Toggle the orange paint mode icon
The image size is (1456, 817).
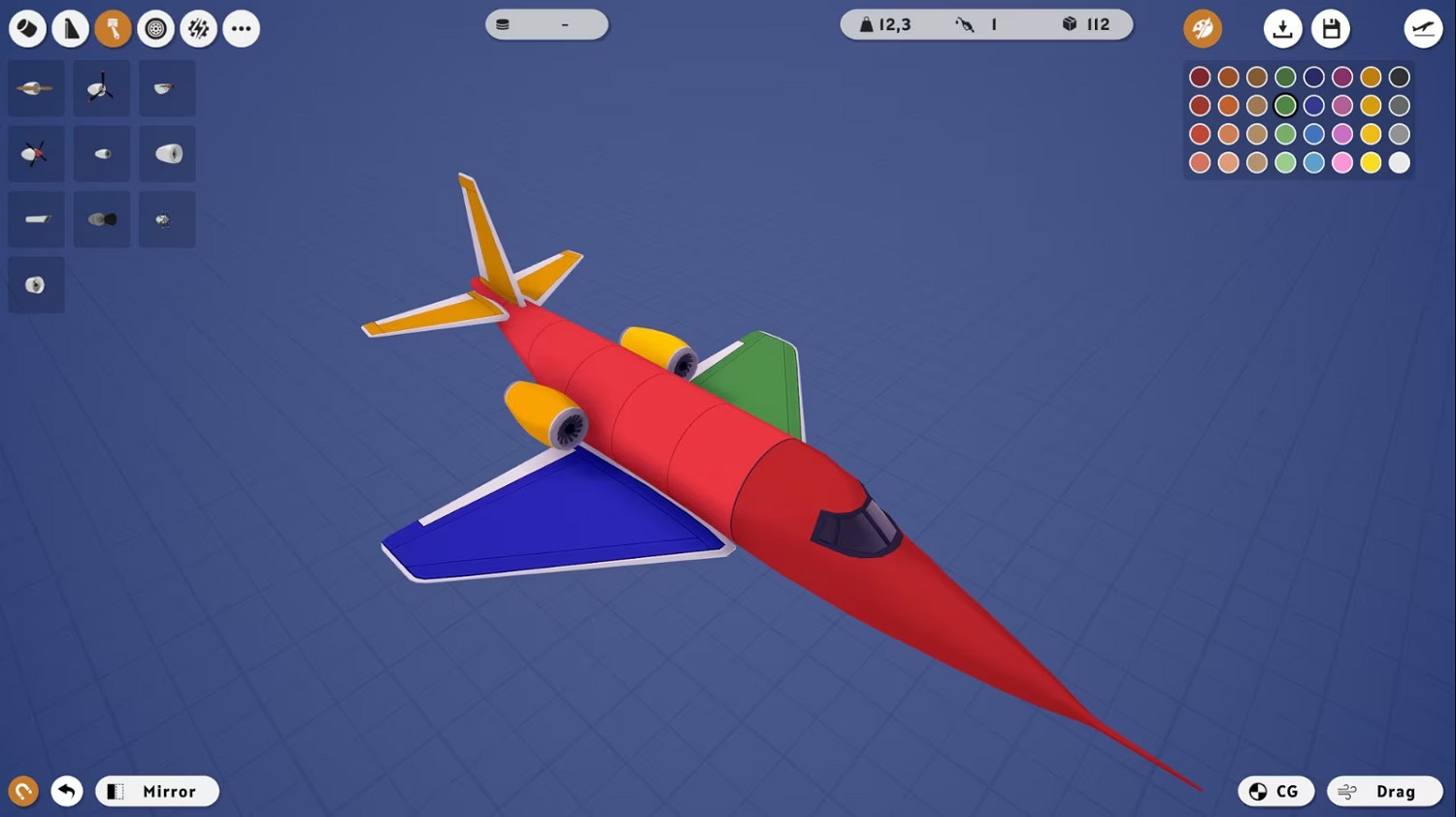(x=1202, y=28)
